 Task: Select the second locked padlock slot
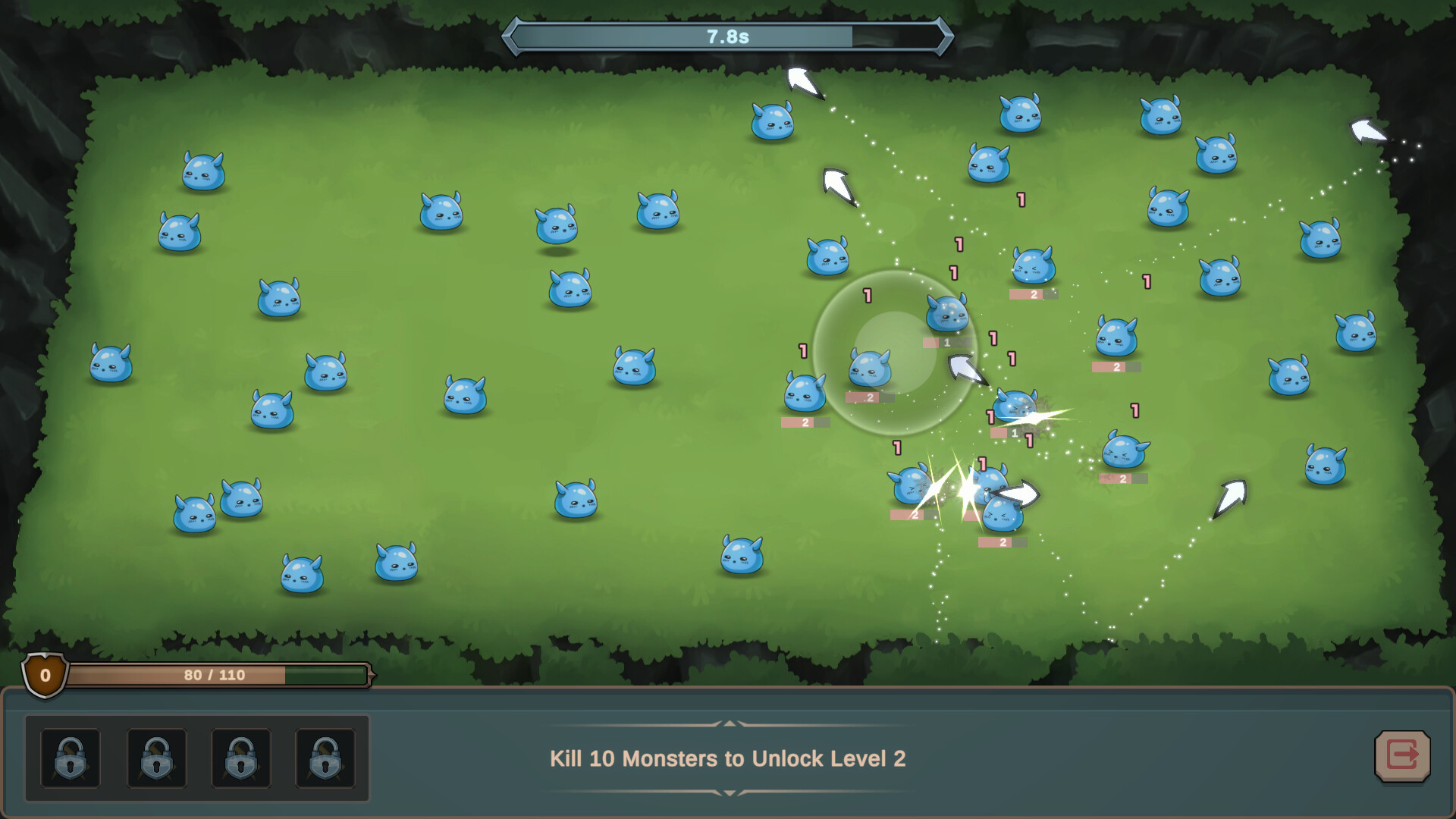(x=155, y=758)
